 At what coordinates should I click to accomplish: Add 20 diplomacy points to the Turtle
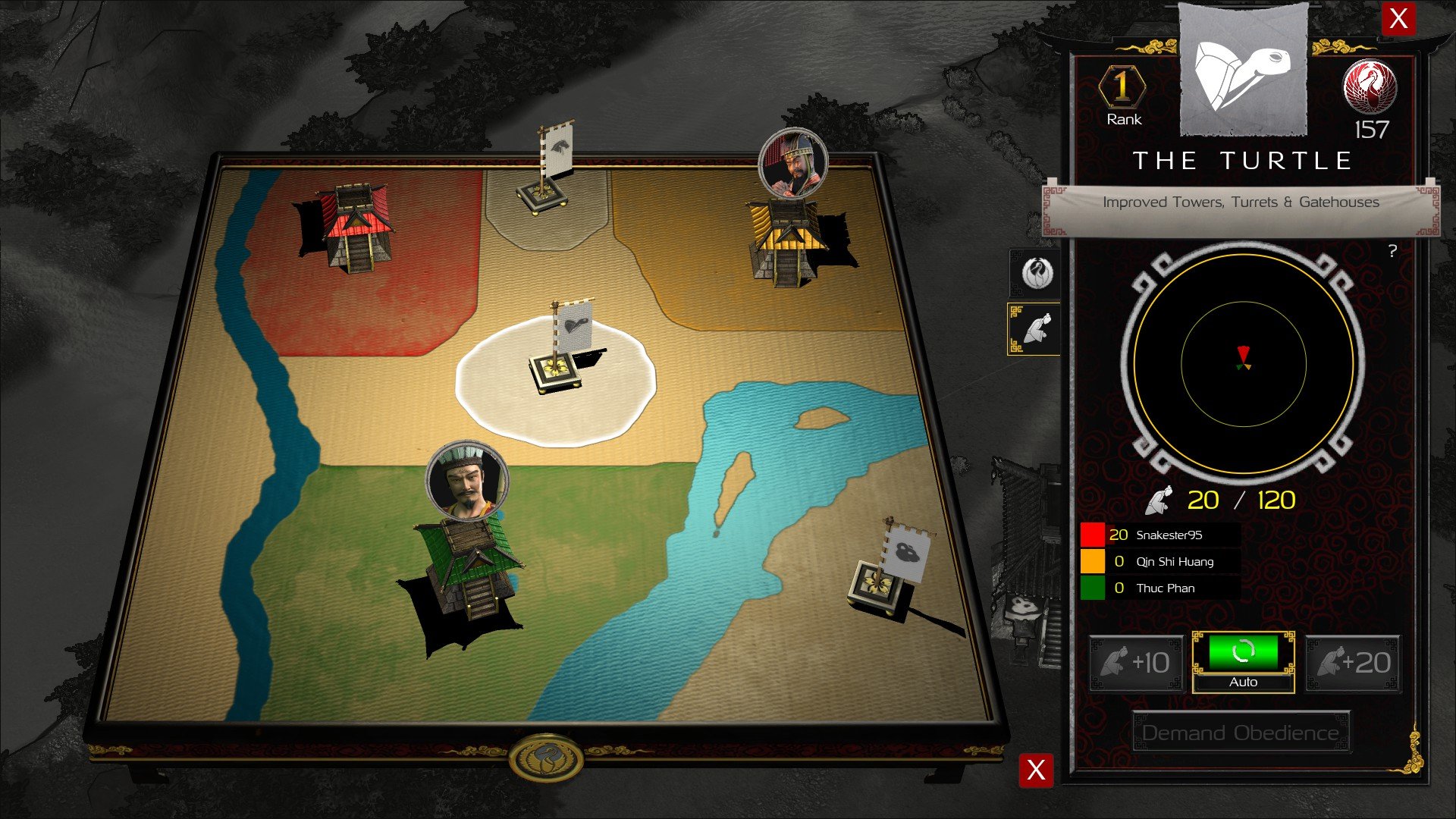tap(1353, 664)
